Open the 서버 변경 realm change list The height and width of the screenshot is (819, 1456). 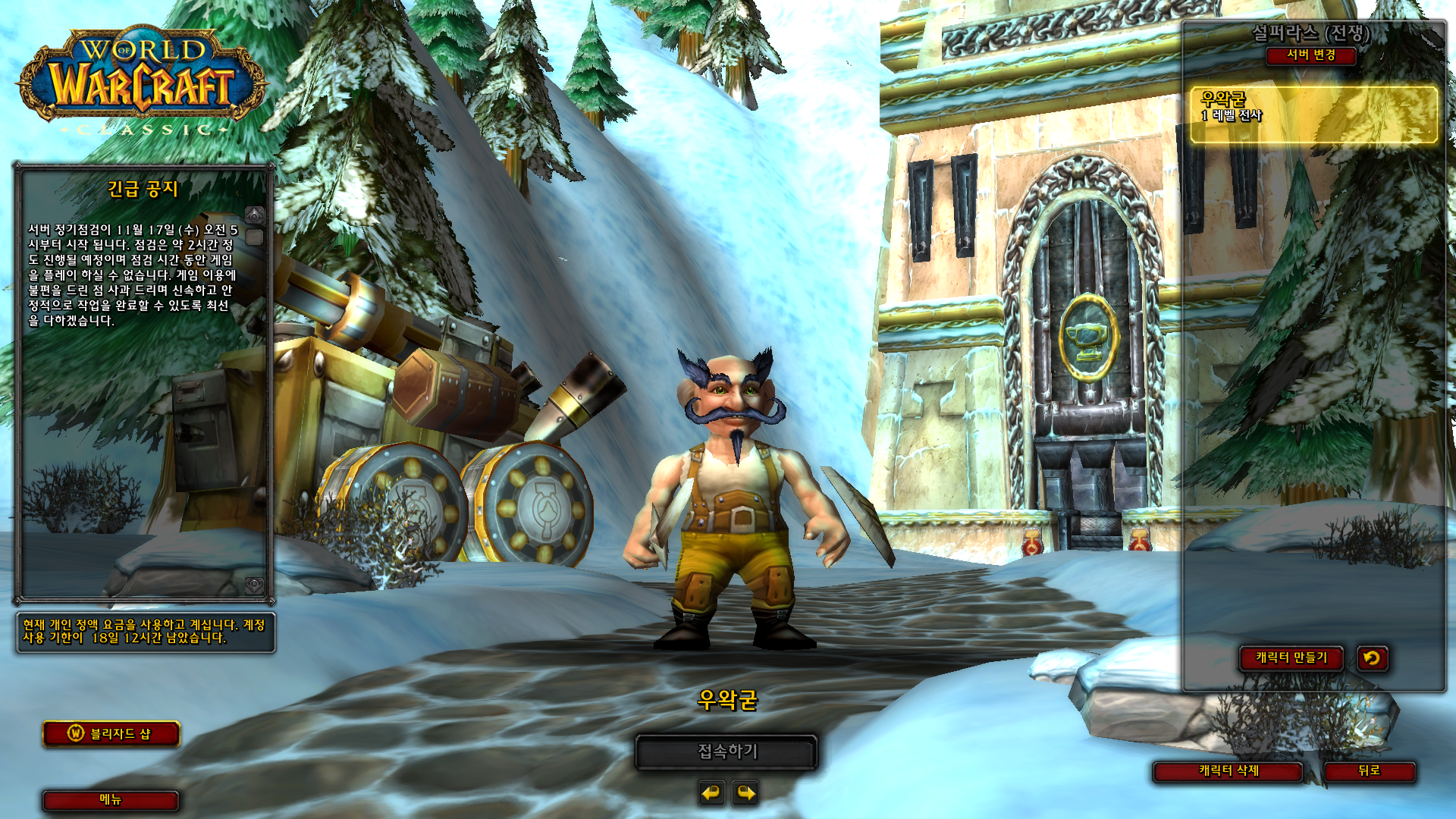[1310, 55]
